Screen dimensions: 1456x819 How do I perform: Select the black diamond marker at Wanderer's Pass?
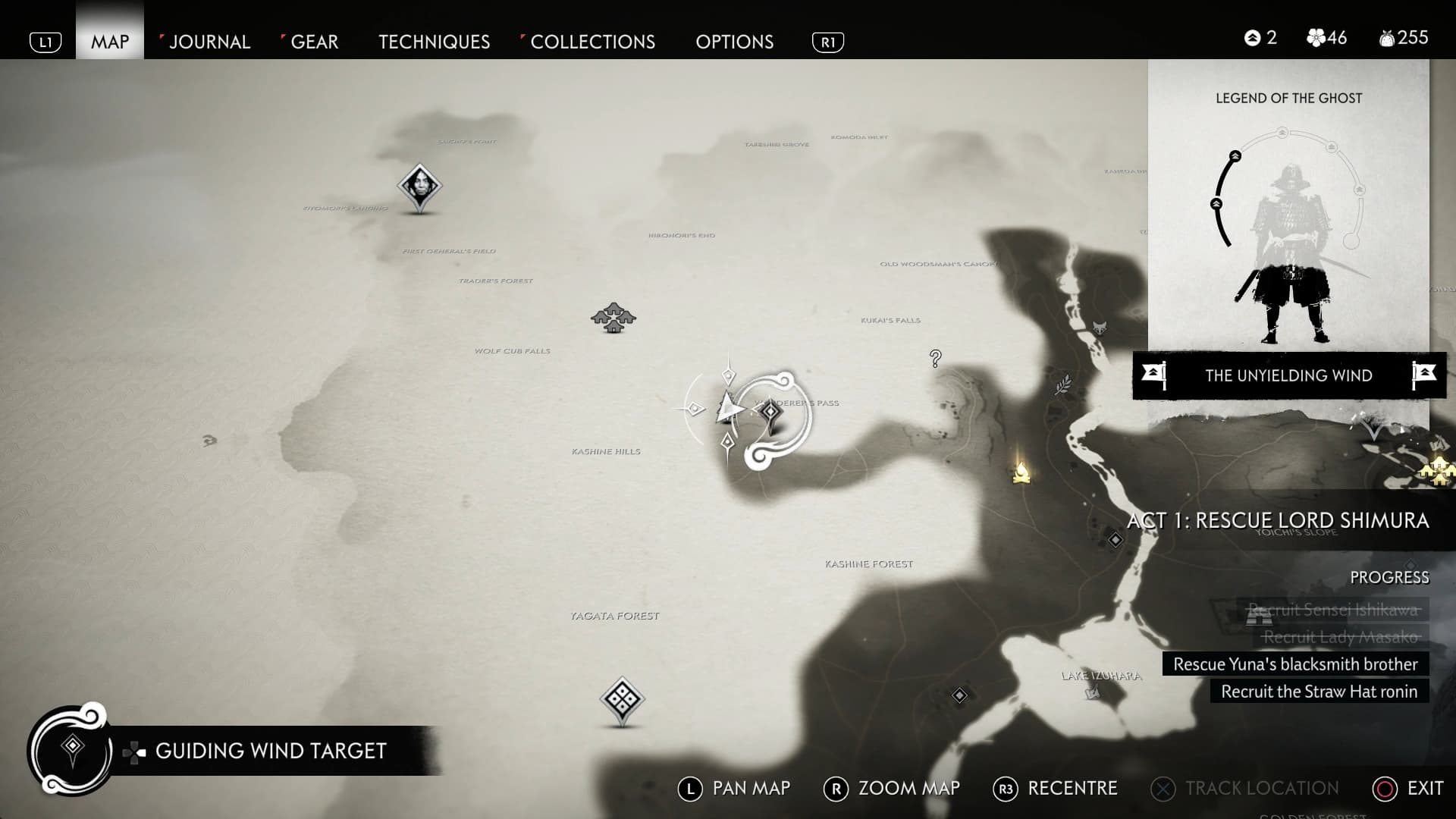[770, 413]
